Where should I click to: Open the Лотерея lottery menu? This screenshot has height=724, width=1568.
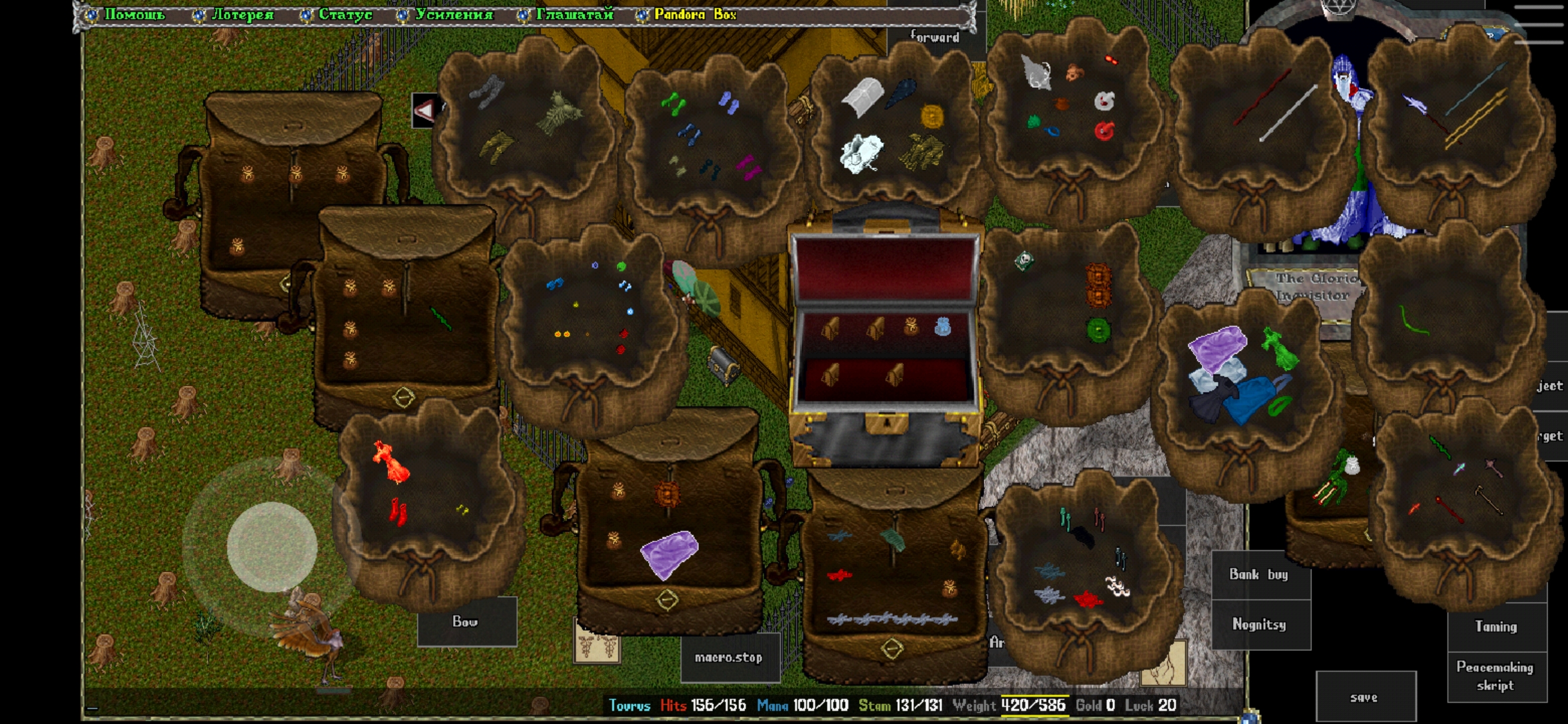pos(241,14)
